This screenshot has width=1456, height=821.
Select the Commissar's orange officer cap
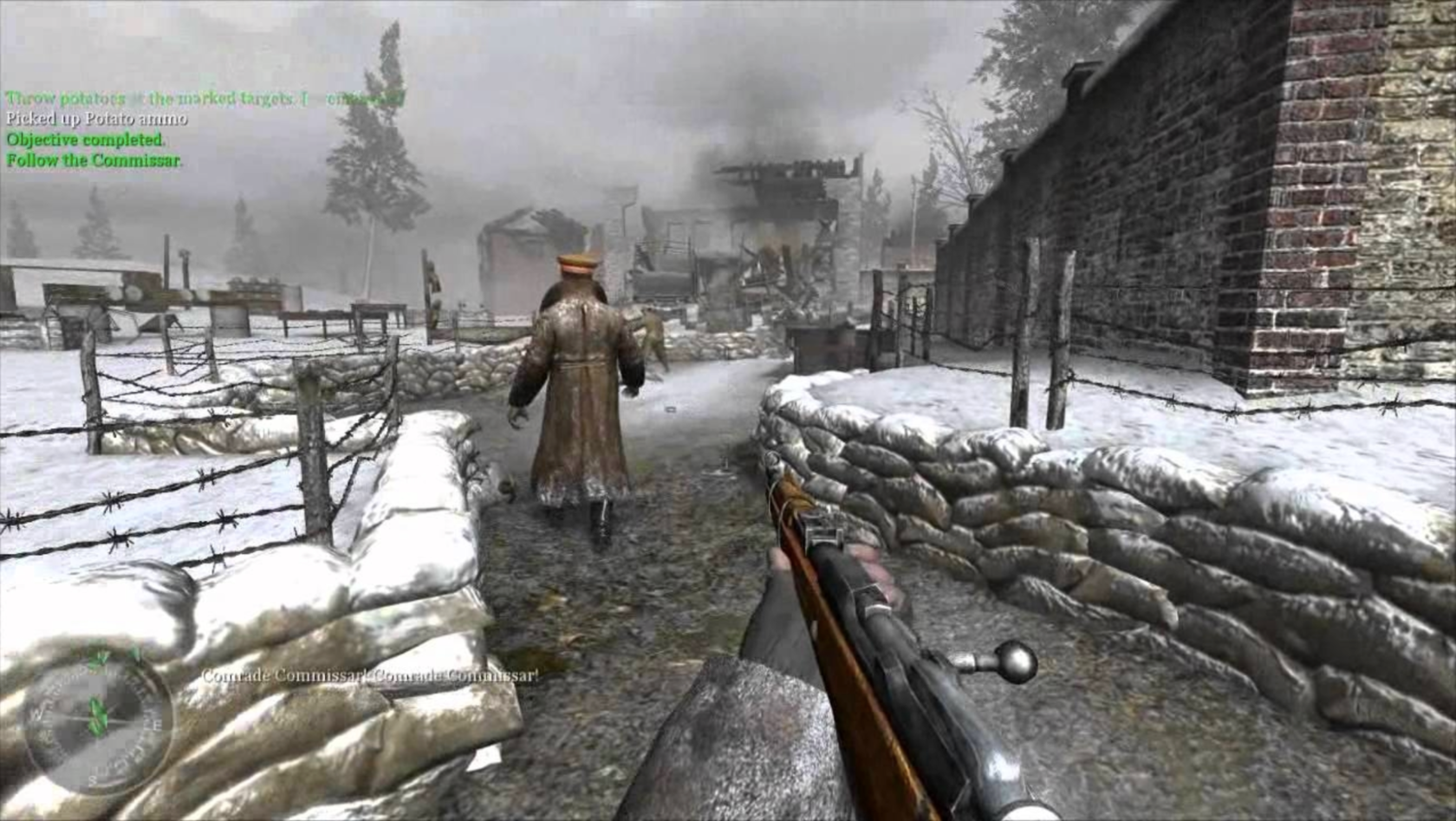(575, 263)
